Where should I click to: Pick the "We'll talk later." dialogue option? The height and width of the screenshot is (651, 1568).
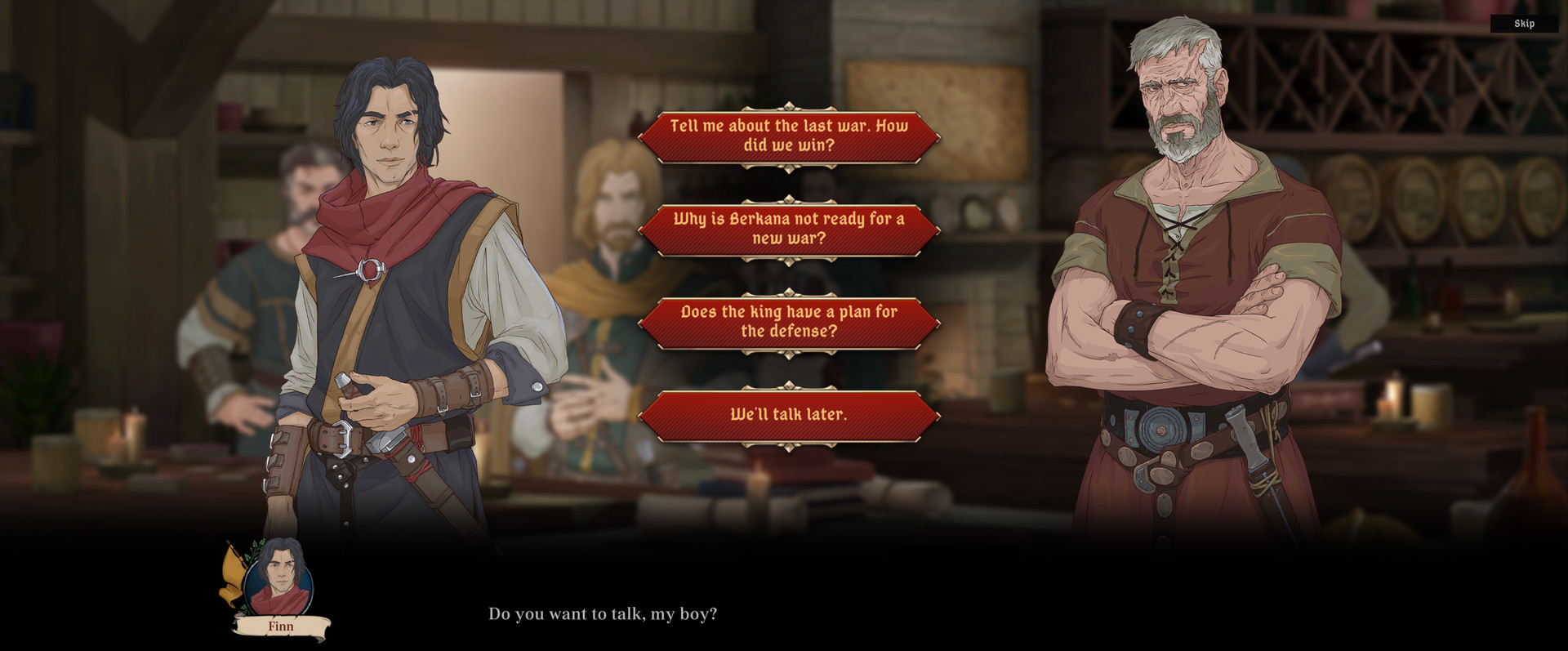[x=789, y=414]
